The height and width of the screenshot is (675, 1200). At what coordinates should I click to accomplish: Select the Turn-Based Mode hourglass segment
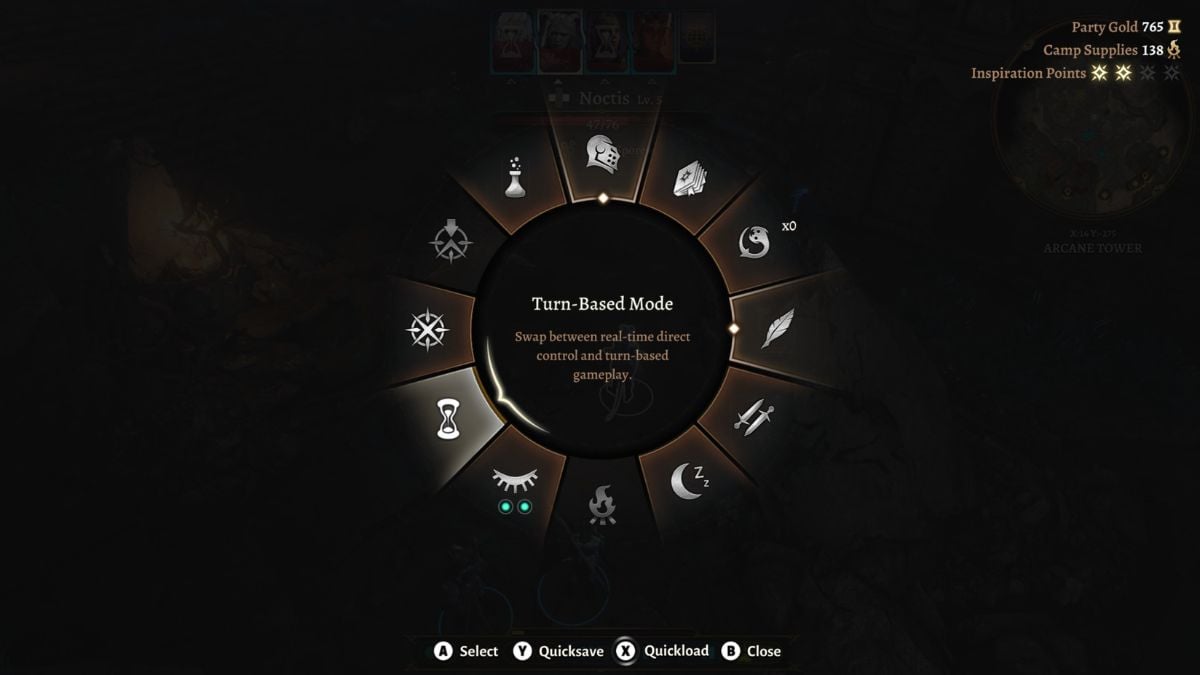pos(446,418)
